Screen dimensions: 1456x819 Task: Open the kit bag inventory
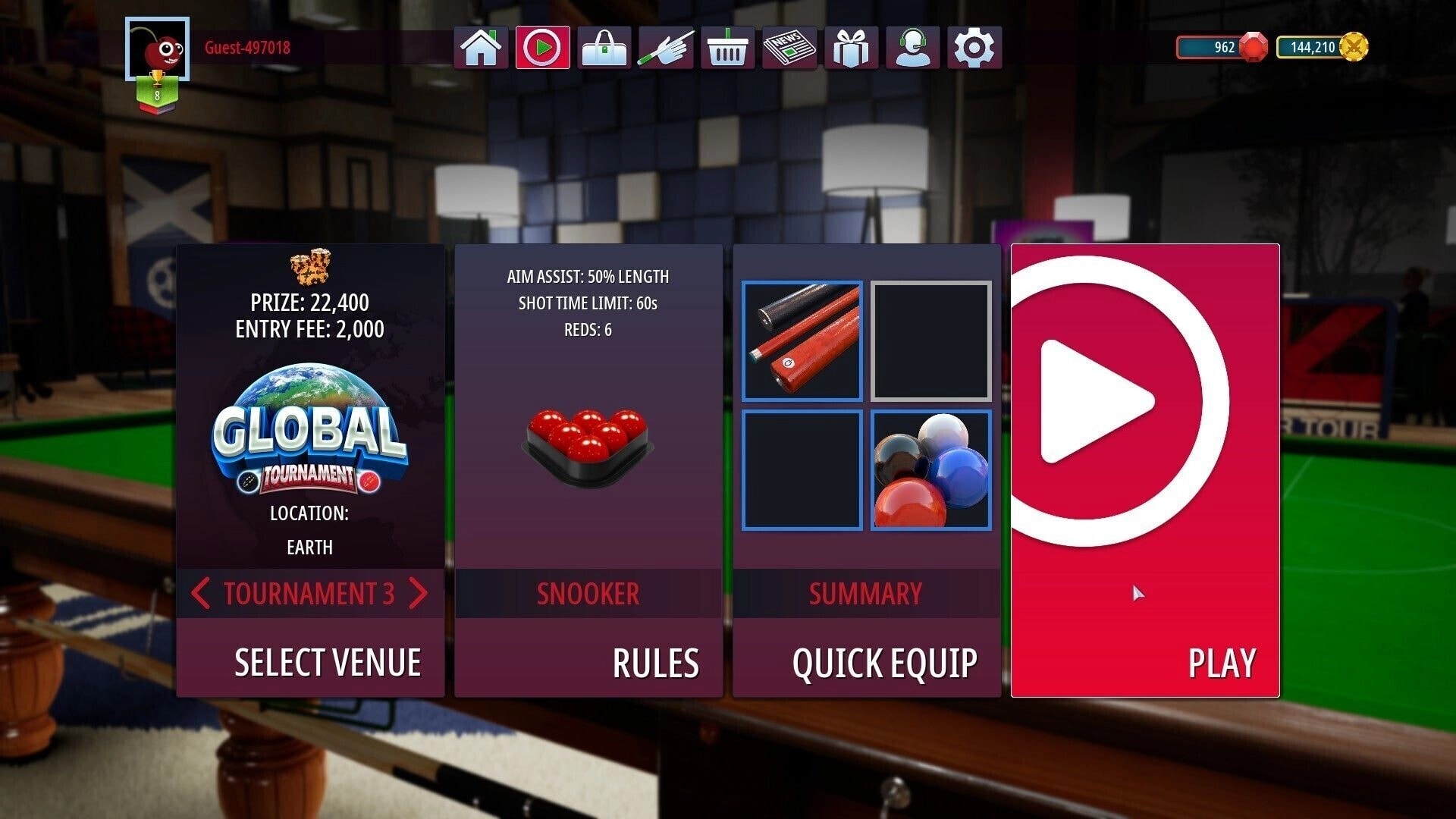point(604,47)
